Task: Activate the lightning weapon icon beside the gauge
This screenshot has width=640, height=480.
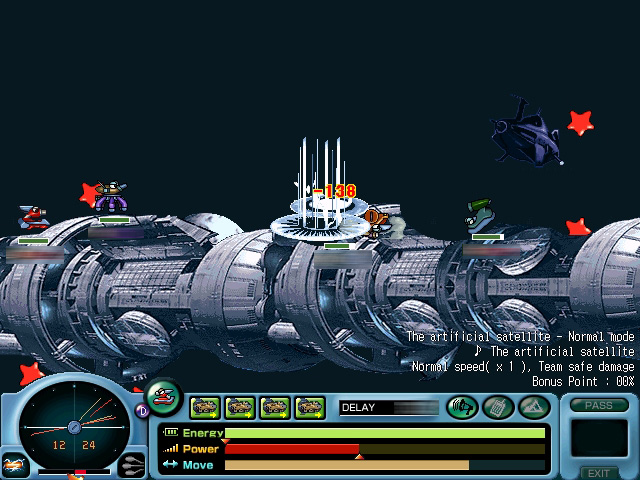Action: click(14, 463)
